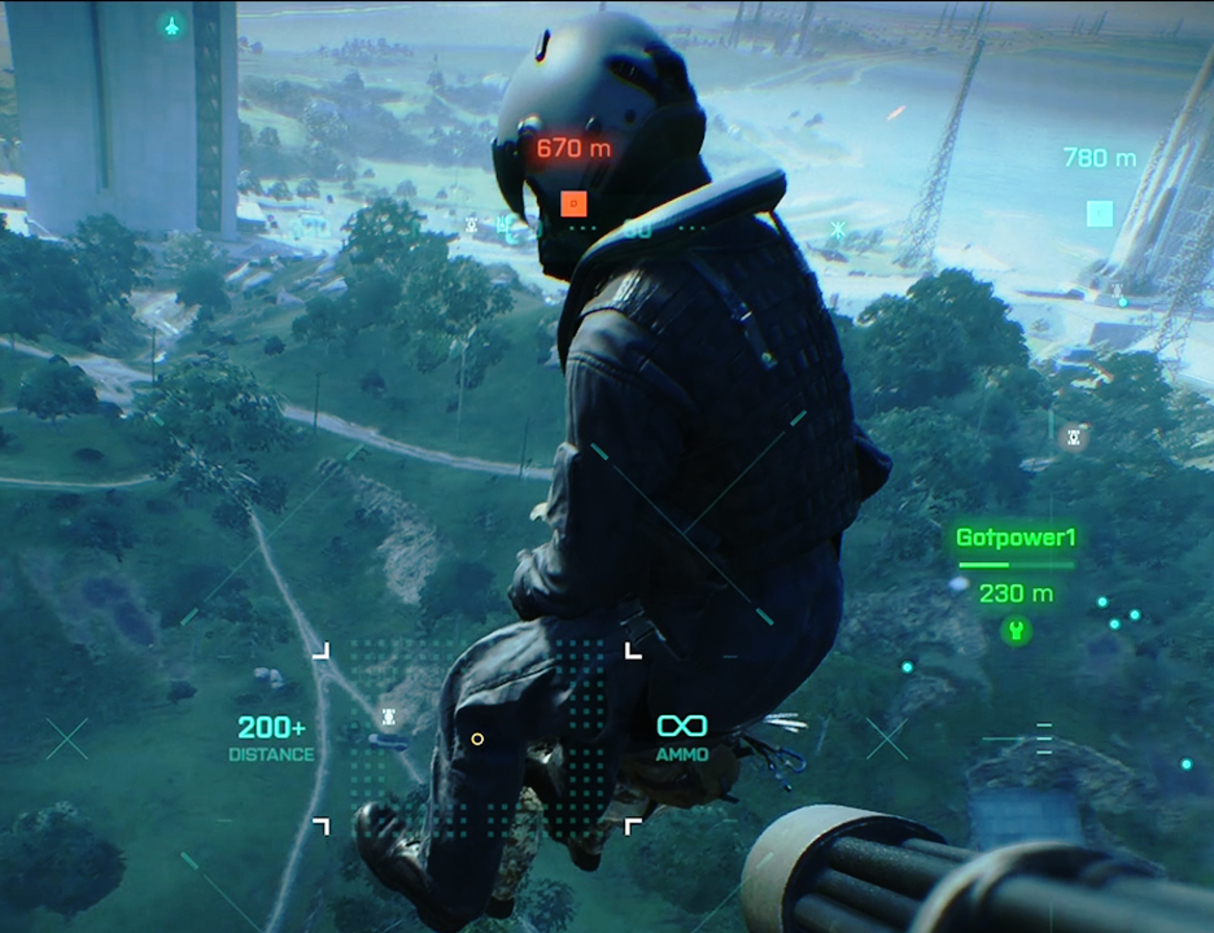This screenshot has height=933, width=1214.
Task: Click the cyan objective marker at 780 m
Action: click(1099, 213)
